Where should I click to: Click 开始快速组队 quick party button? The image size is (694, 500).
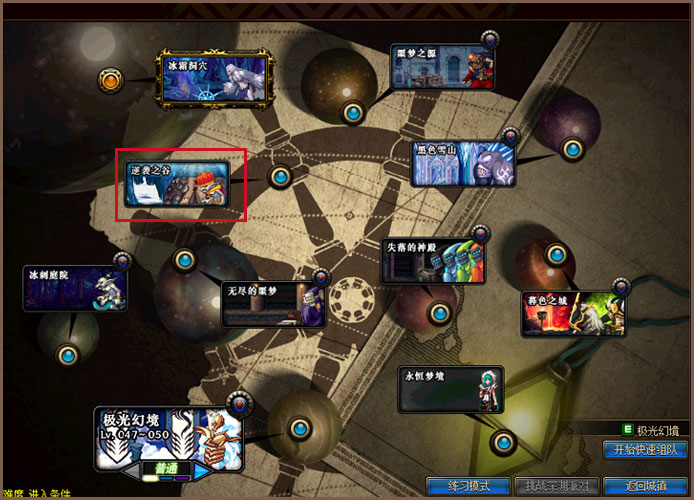[647, 450]
